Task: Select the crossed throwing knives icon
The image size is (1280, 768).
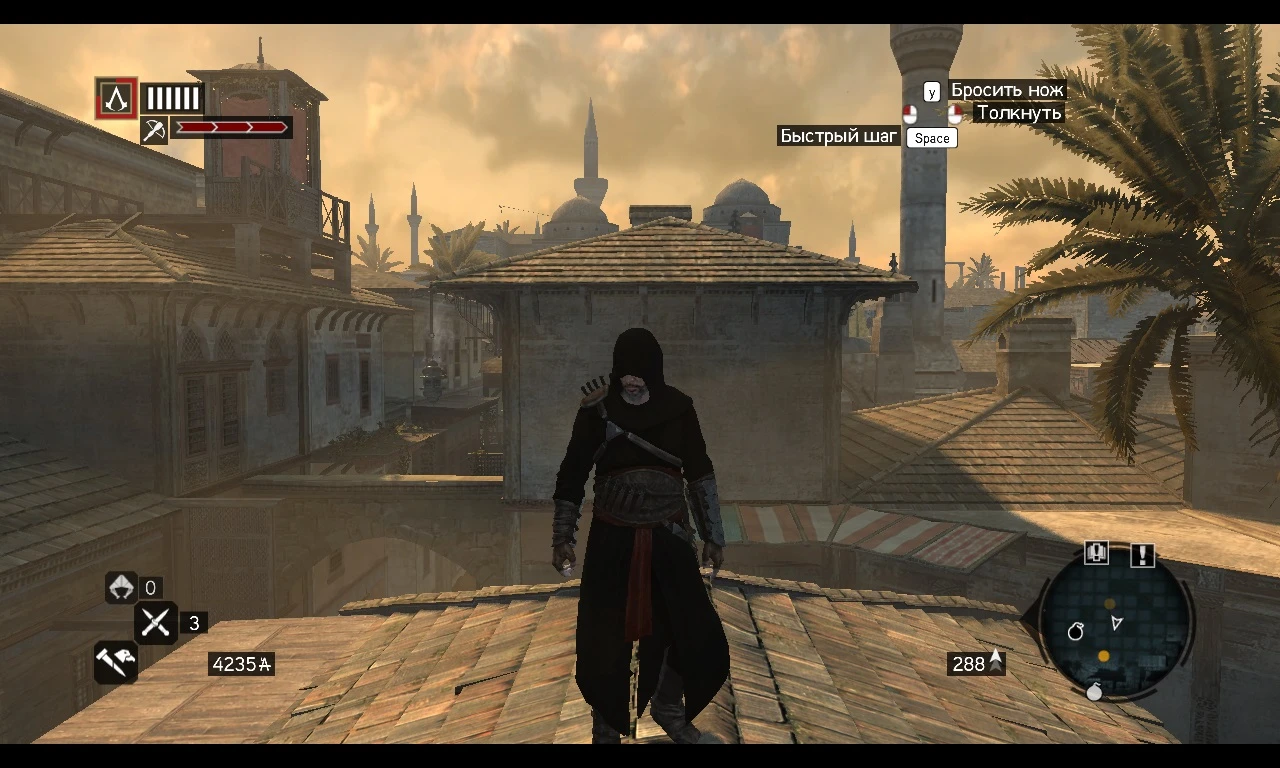Action: click(x=157, y=622)
